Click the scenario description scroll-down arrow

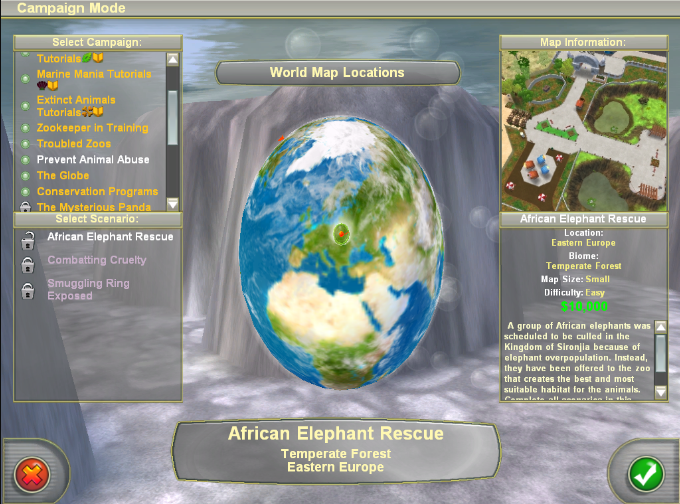coord(660,393)
